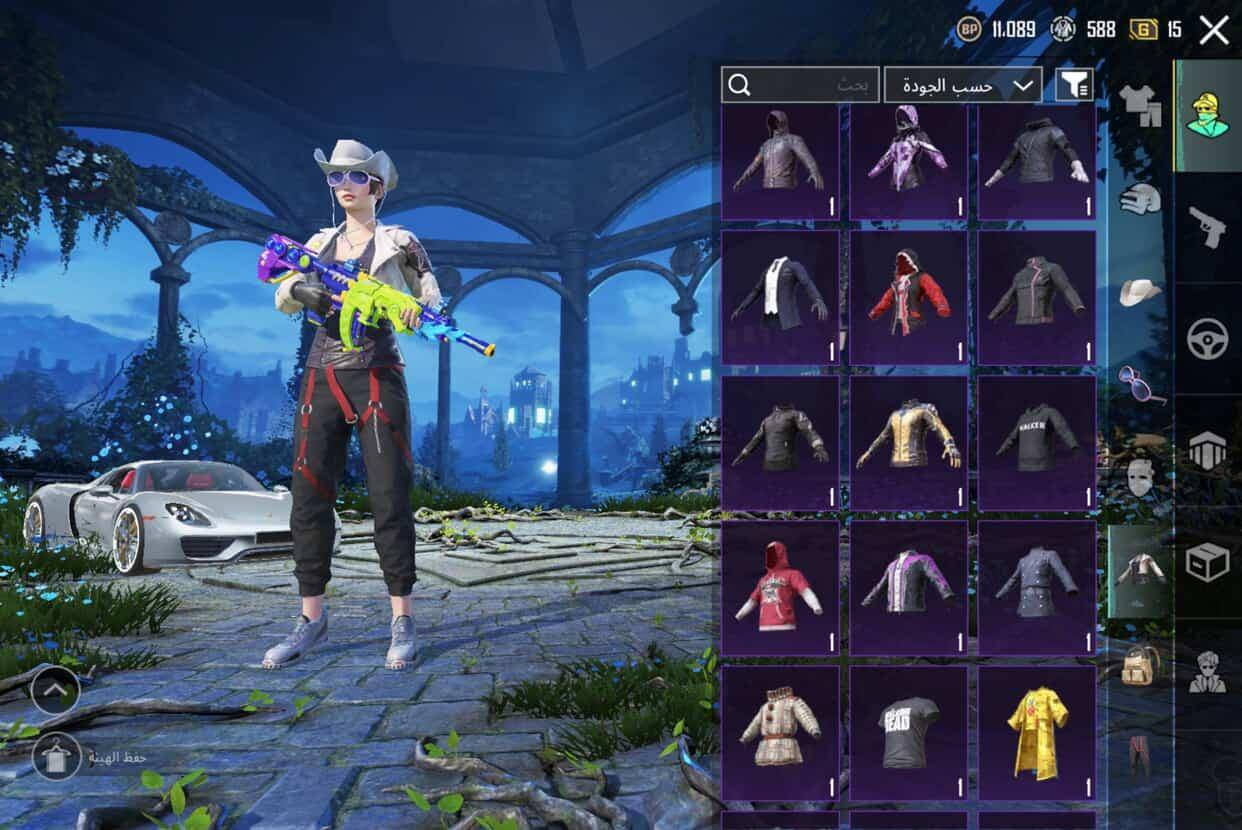
Task: Switch to the face mask category
Action: [1140, 478]
